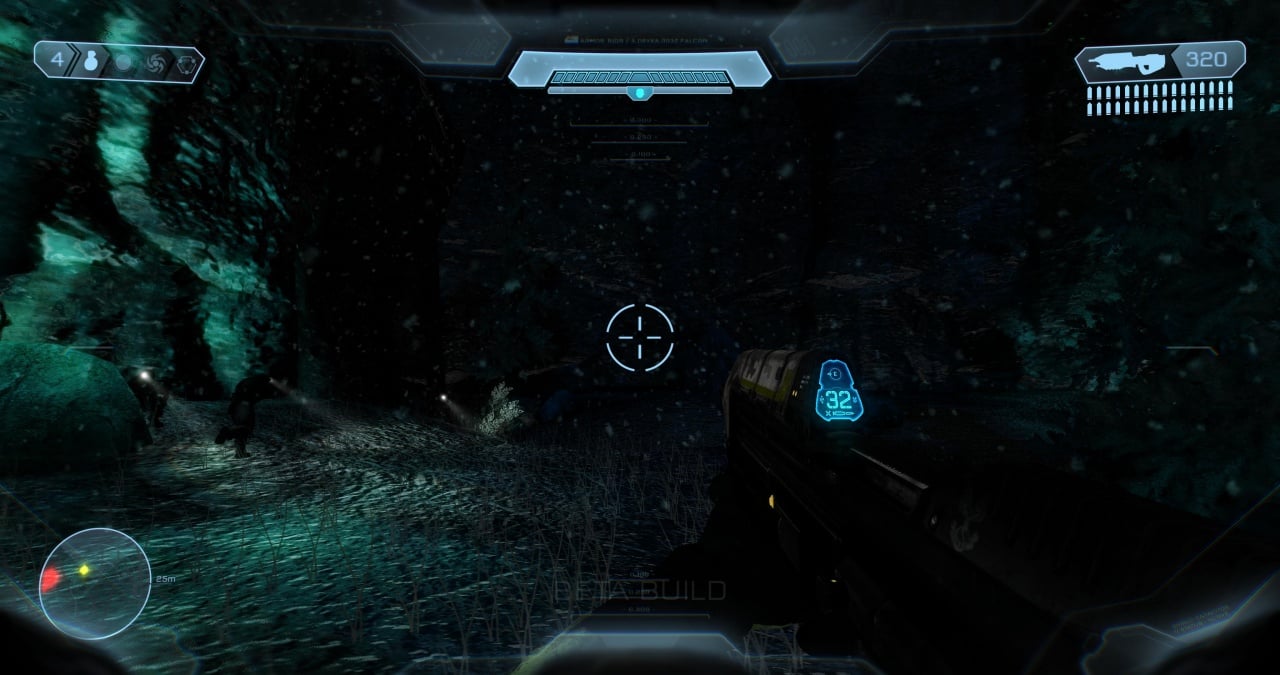This screenshot has width=1280, height=675.
Task: Click the circular motion tracker radar
Action: (94, 583)
